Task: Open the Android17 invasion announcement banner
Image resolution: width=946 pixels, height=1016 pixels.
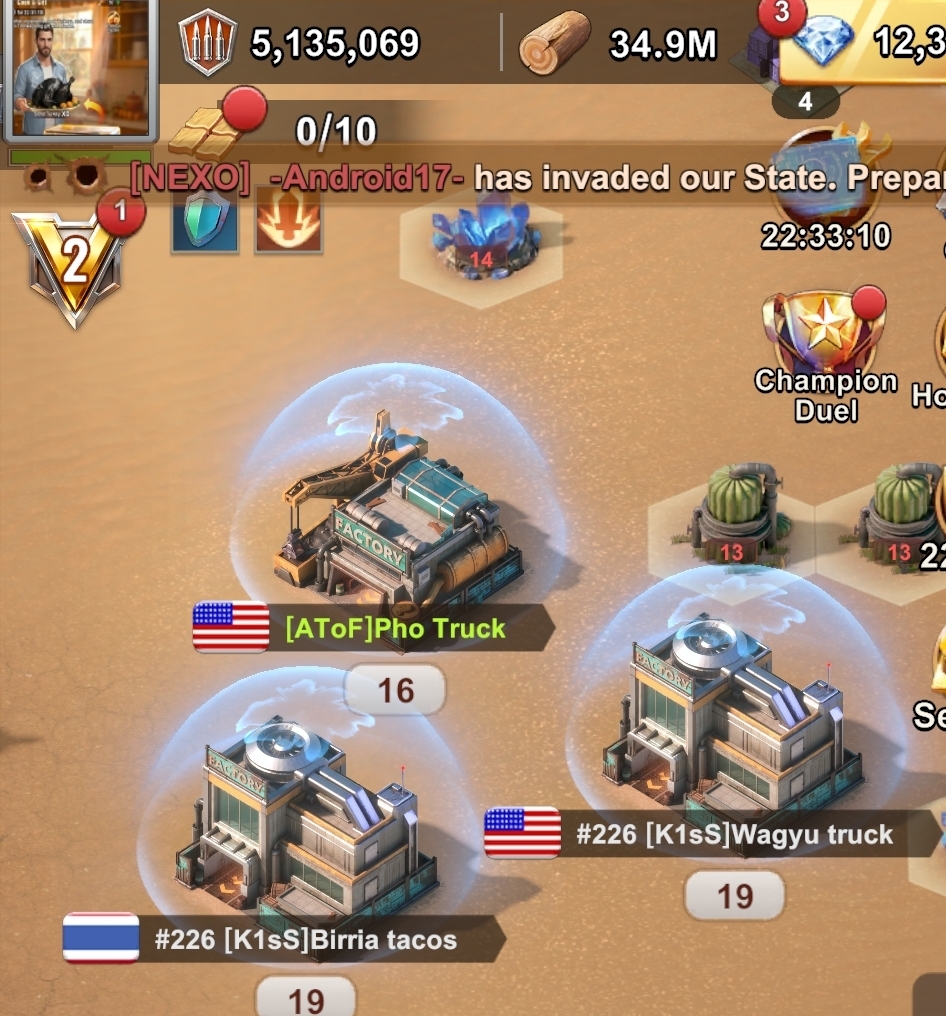Action: click(x=540, y=178)
